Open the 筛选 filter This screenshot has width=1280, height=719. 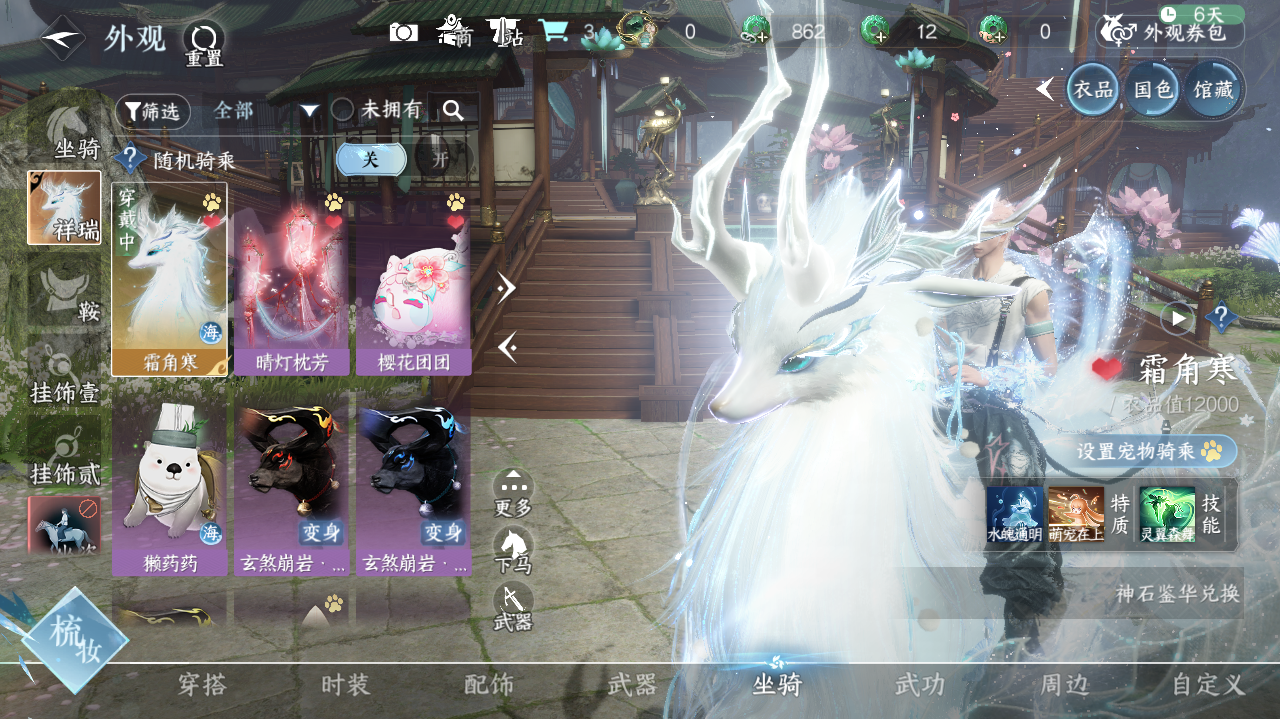pos(152,111)
